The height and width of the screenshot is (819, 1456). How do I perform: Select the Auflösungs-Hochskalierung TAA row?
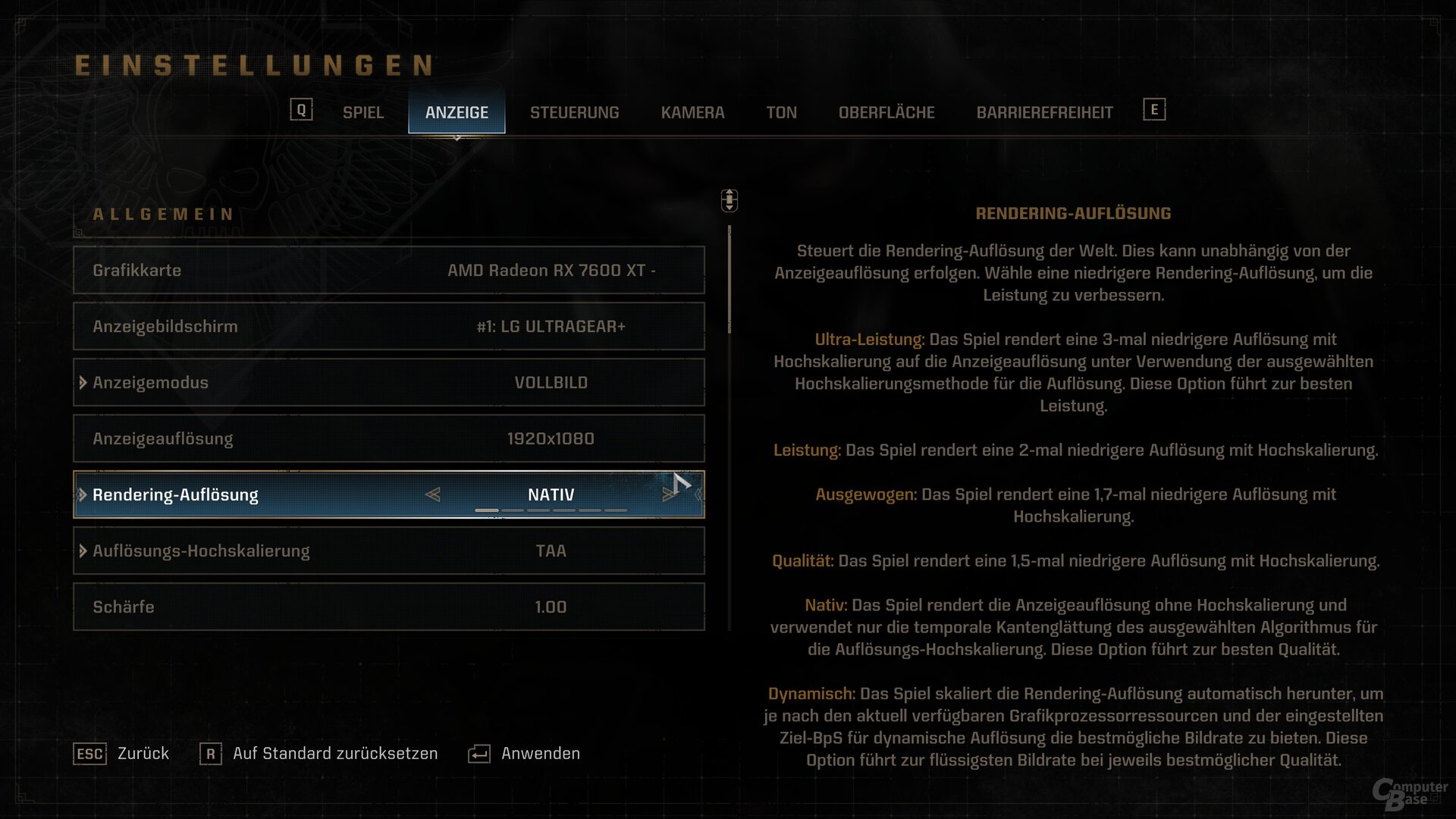(x=388, y=551)
